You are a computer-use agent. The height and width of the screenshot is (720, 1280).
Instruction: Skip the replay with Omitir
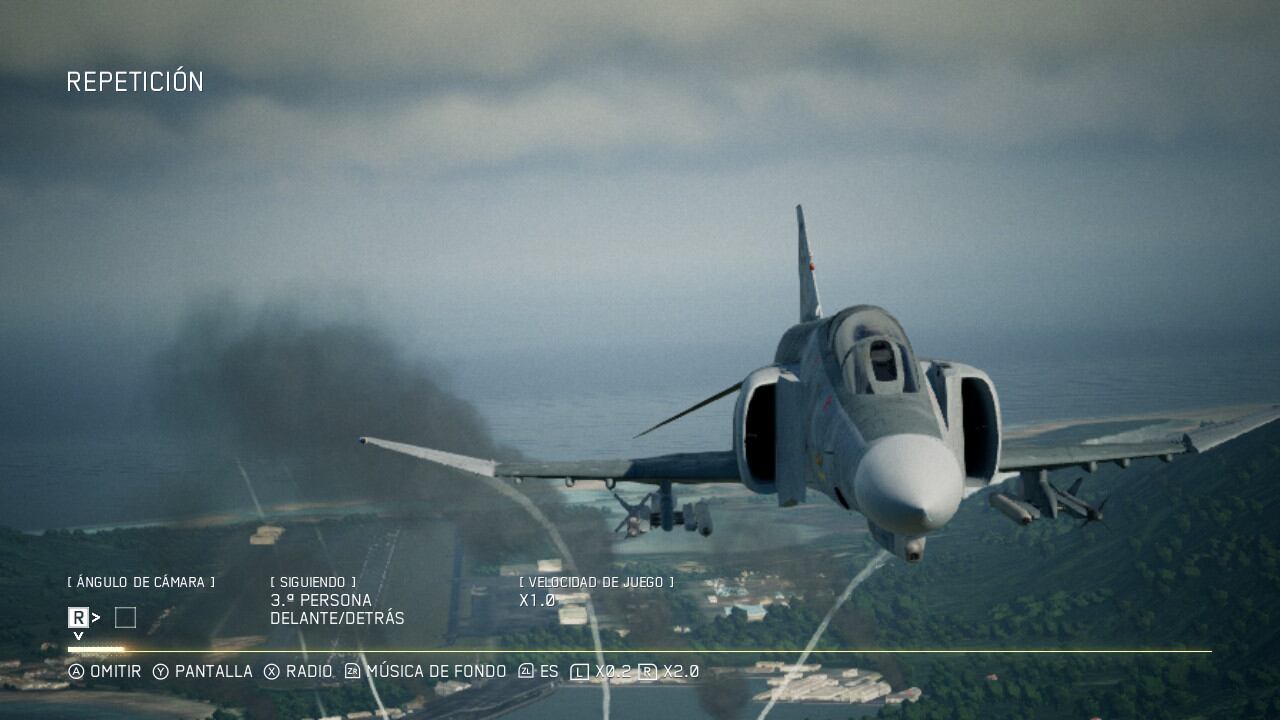coord(105,671)
